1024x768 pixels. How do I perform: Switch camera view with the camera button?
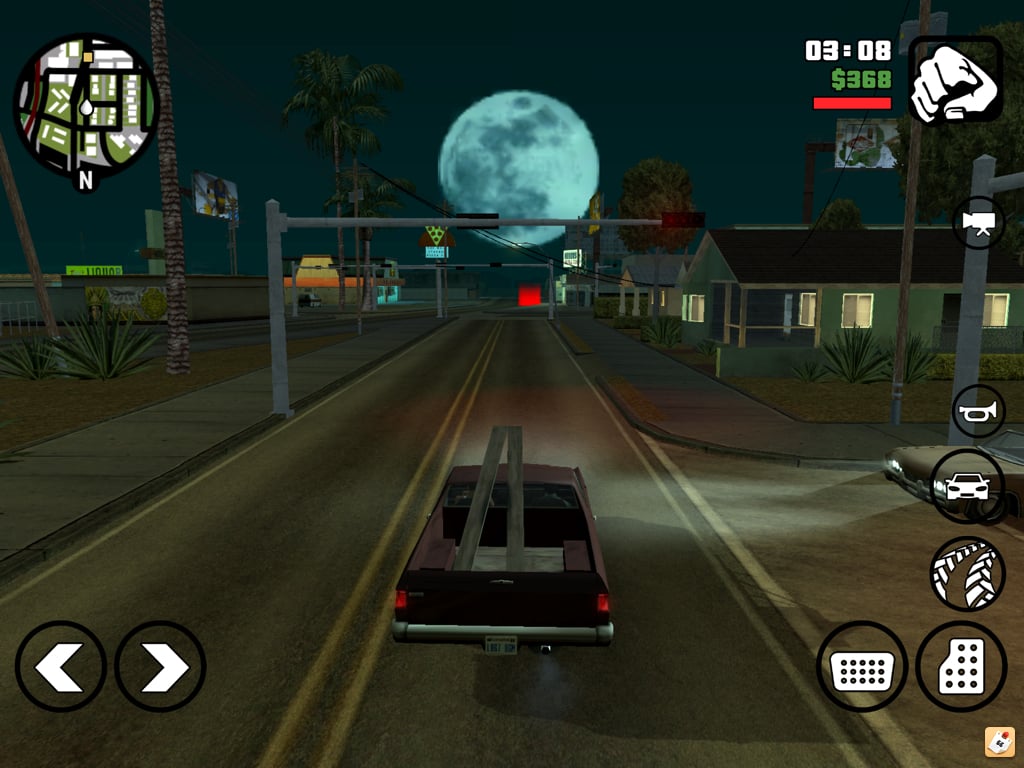tap(978, 222)
